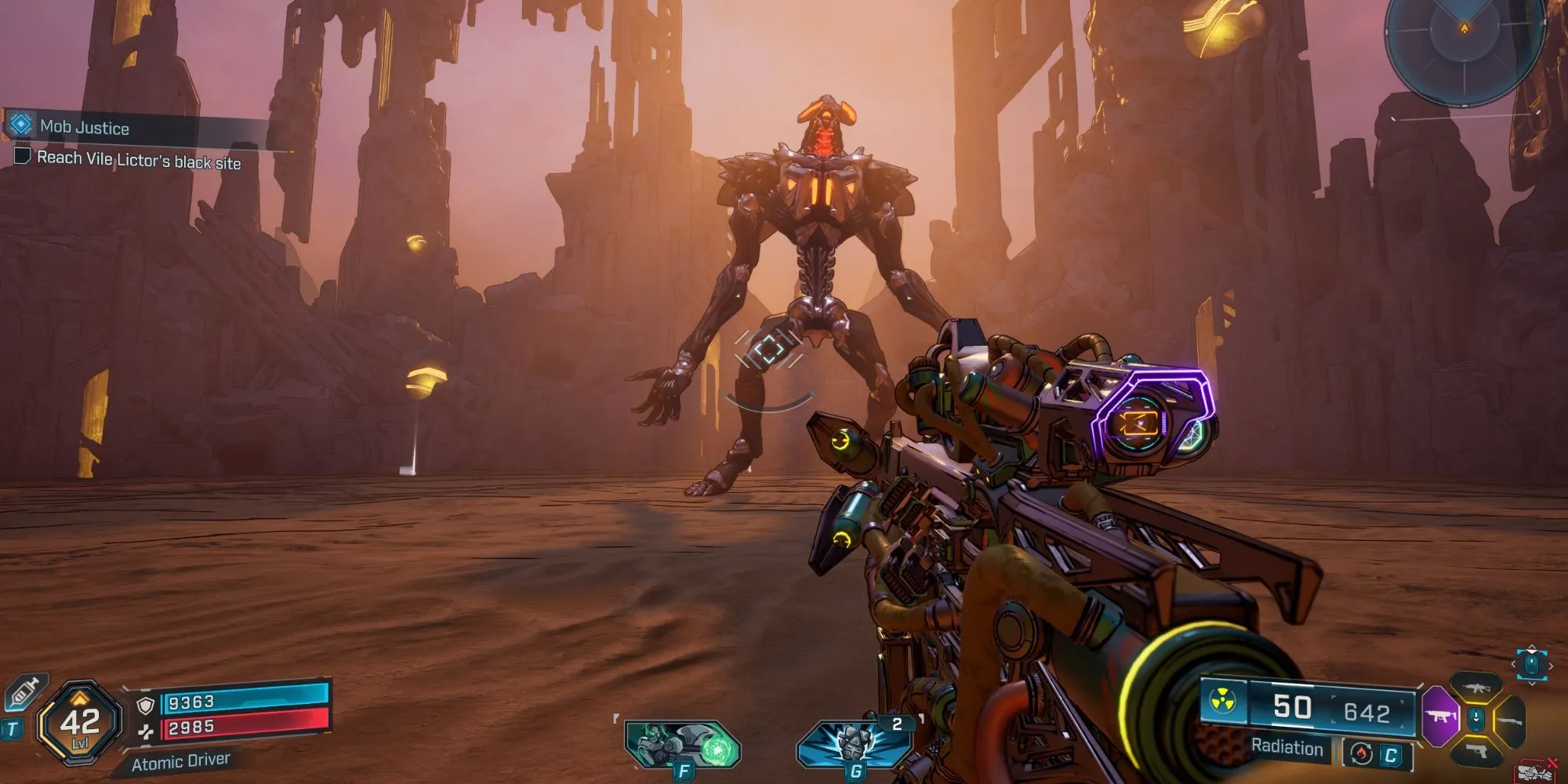Equip the pistol in the bottom weapon slot
Viewport: 1568px width, 784px height.
tap(1476, 753)
